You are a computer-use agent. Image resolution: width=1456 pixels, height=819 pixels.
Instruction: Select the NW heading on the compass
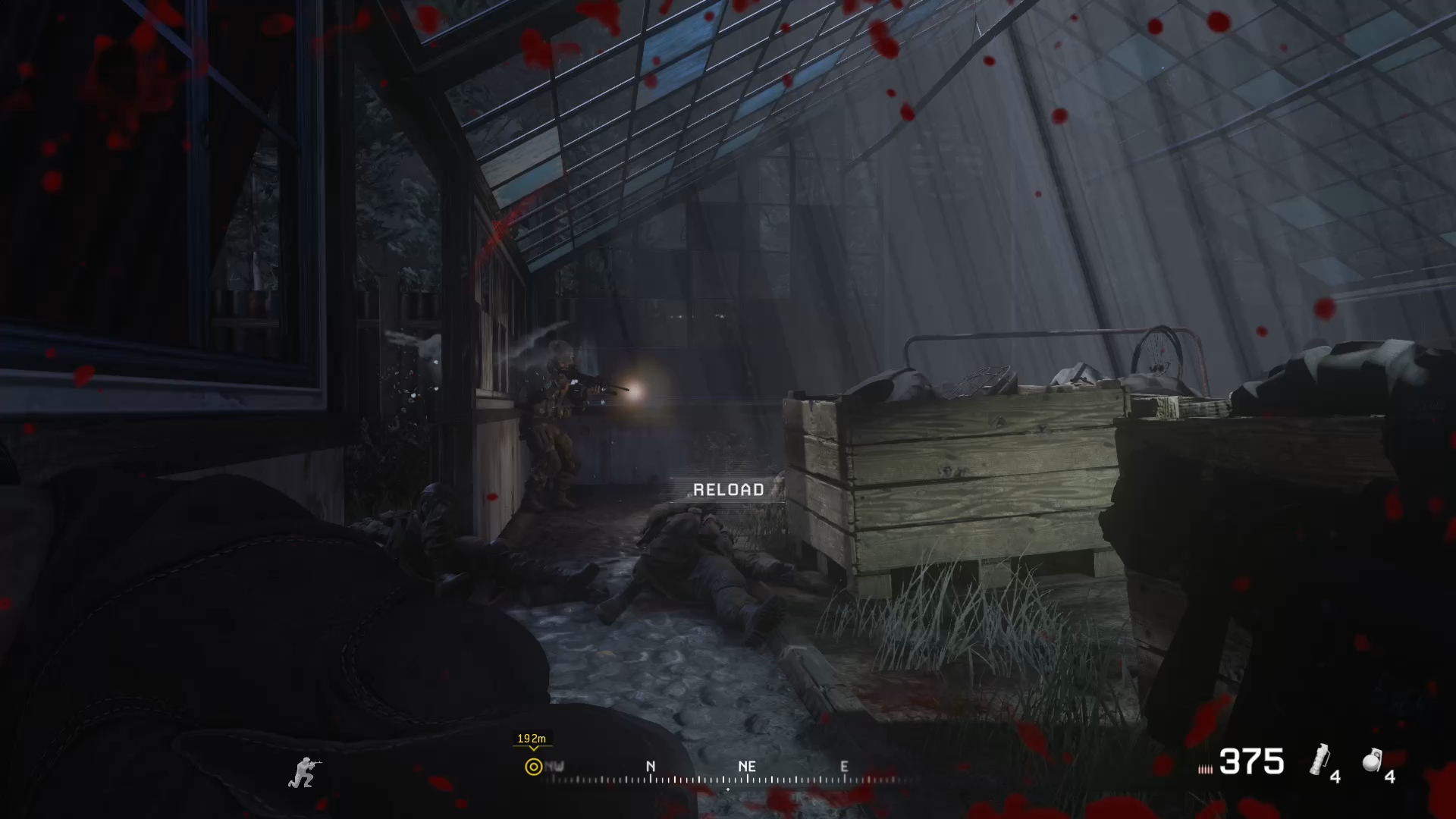tap(556, 767)
